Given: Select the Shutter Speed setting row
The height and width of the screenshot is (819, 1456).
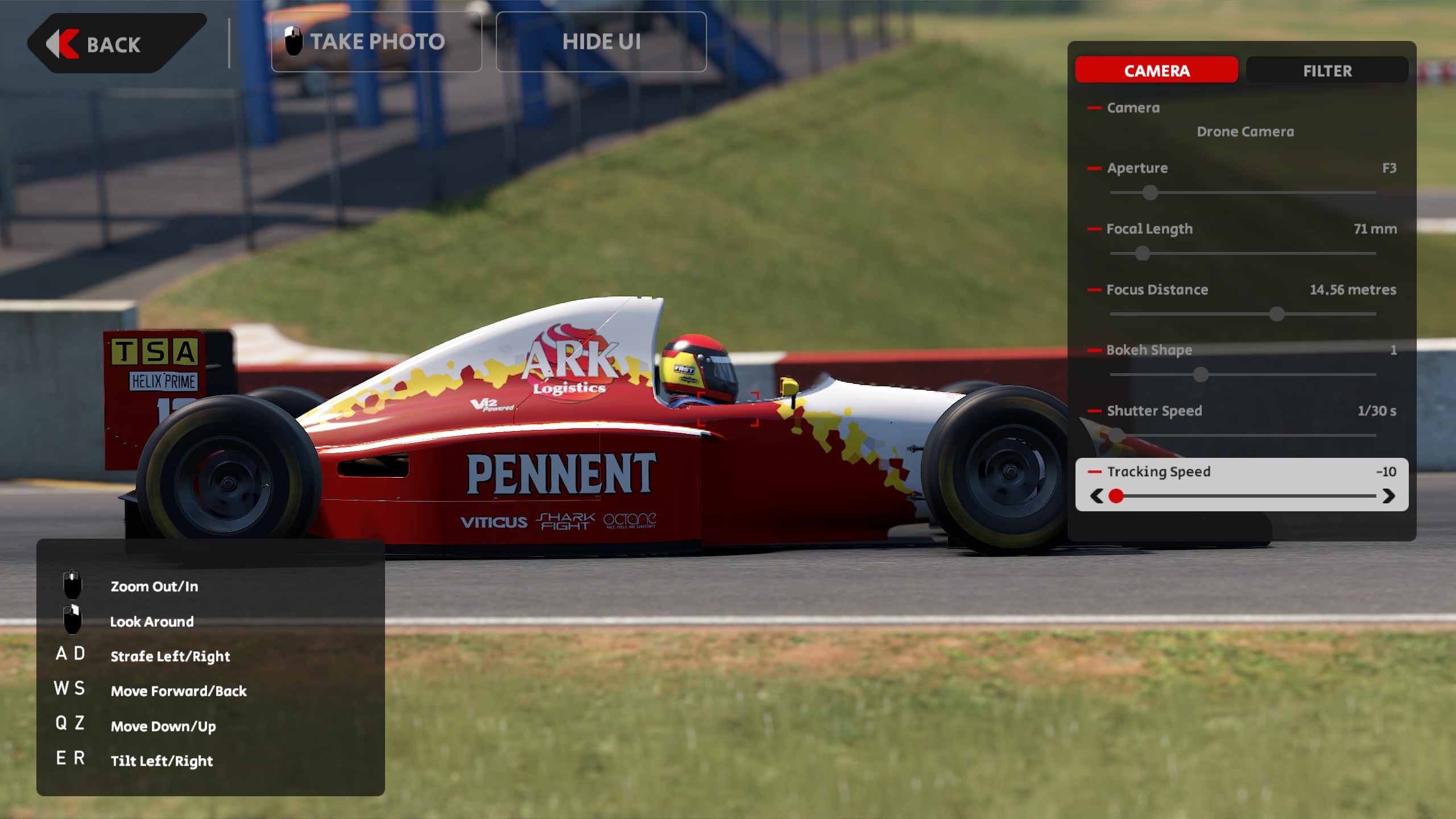Looking at the screenshot, I should coord(1242,411).
